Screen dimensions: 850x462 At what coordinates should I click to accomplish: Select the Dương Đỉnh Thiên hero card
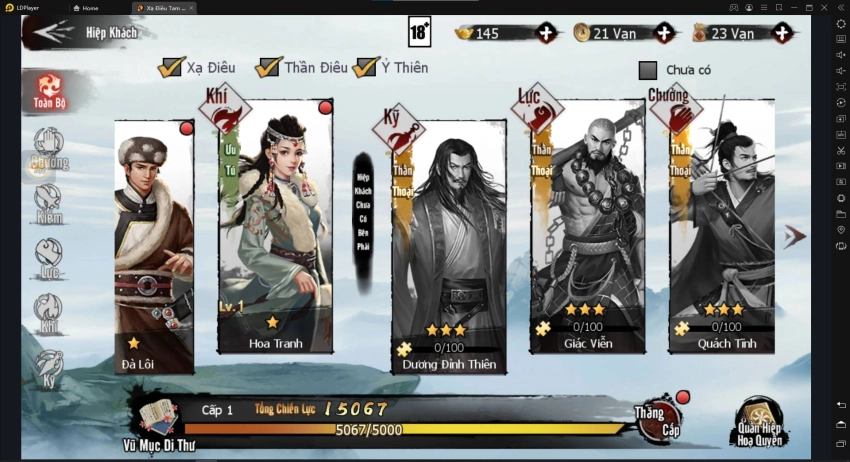(x=449, y=245)
